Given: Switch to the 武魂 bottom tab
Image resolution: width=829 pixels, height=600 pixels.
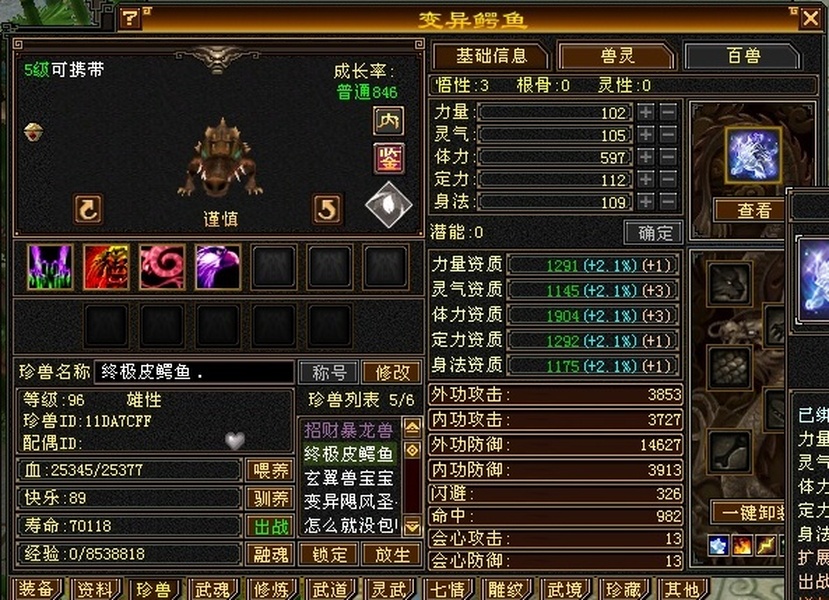Looking at the screenshot, I should click(212, 589).
